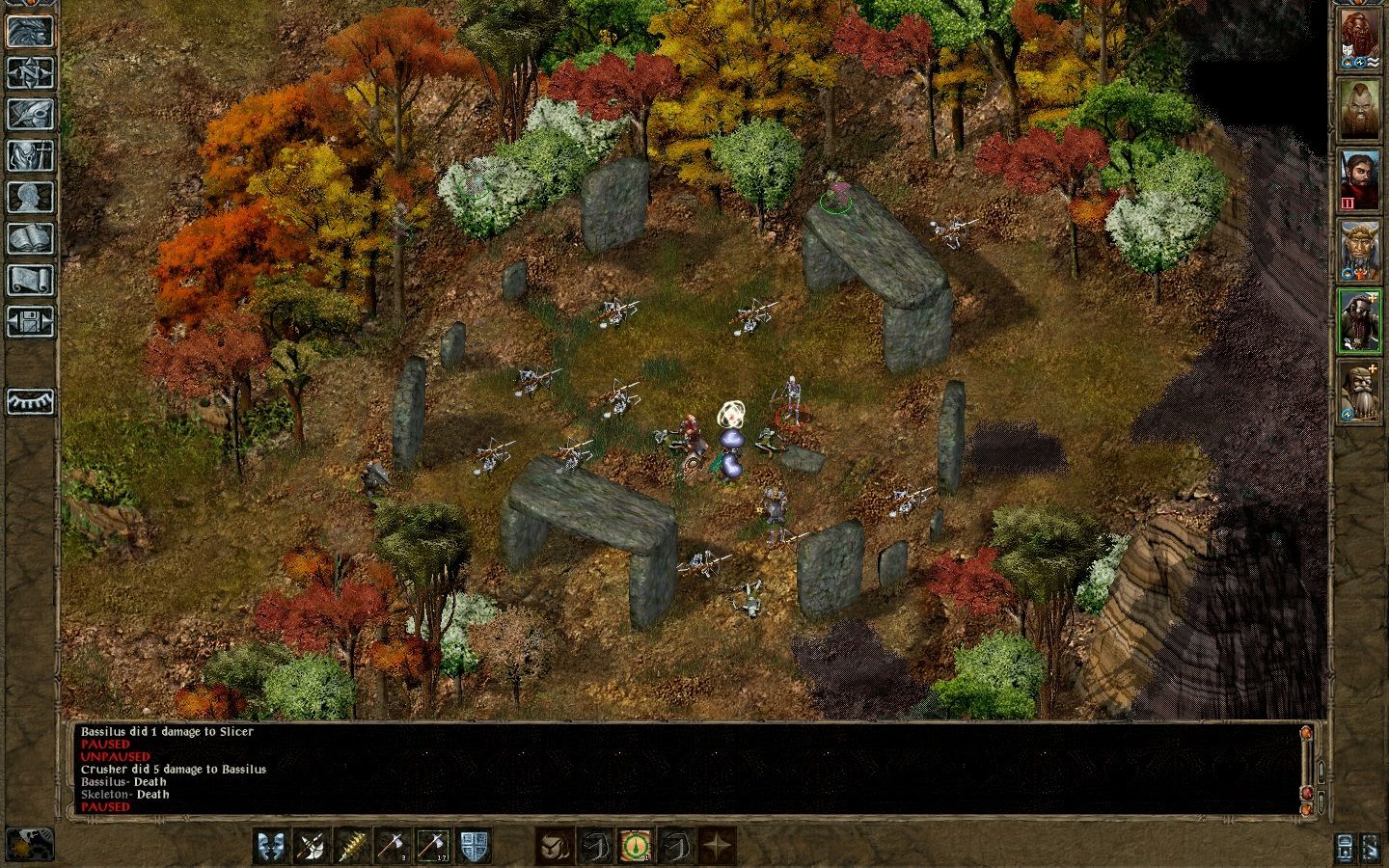1389x868 pixels.
Task: Select the mohawk warrior portrait
Action: click(1358, 109)
